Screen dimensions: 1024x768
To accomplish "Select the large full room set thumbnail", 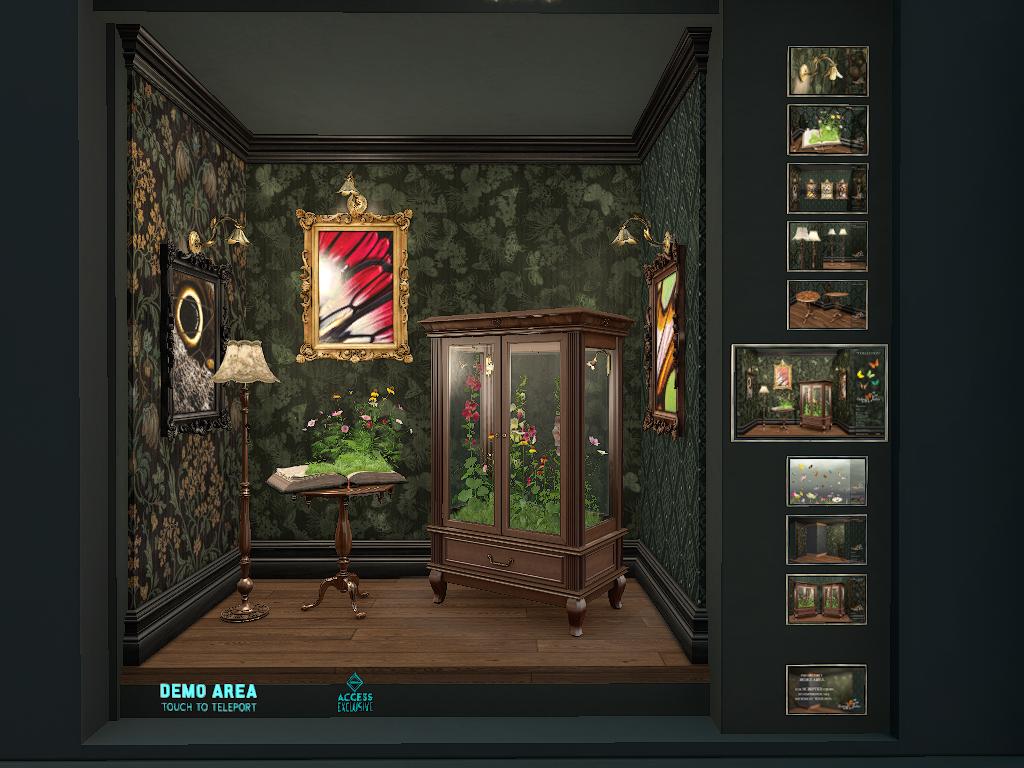I will [x=809, y=392].
